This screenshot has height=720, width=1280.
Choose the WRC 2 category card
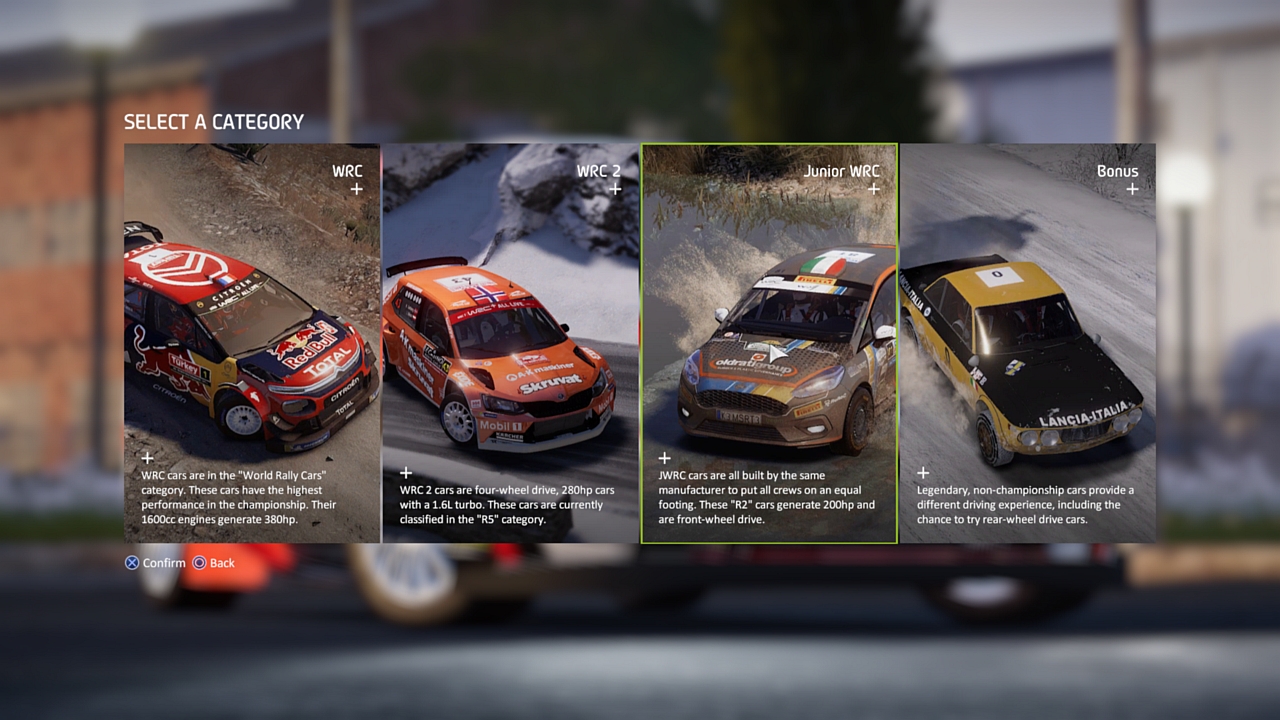click(510, 343)
